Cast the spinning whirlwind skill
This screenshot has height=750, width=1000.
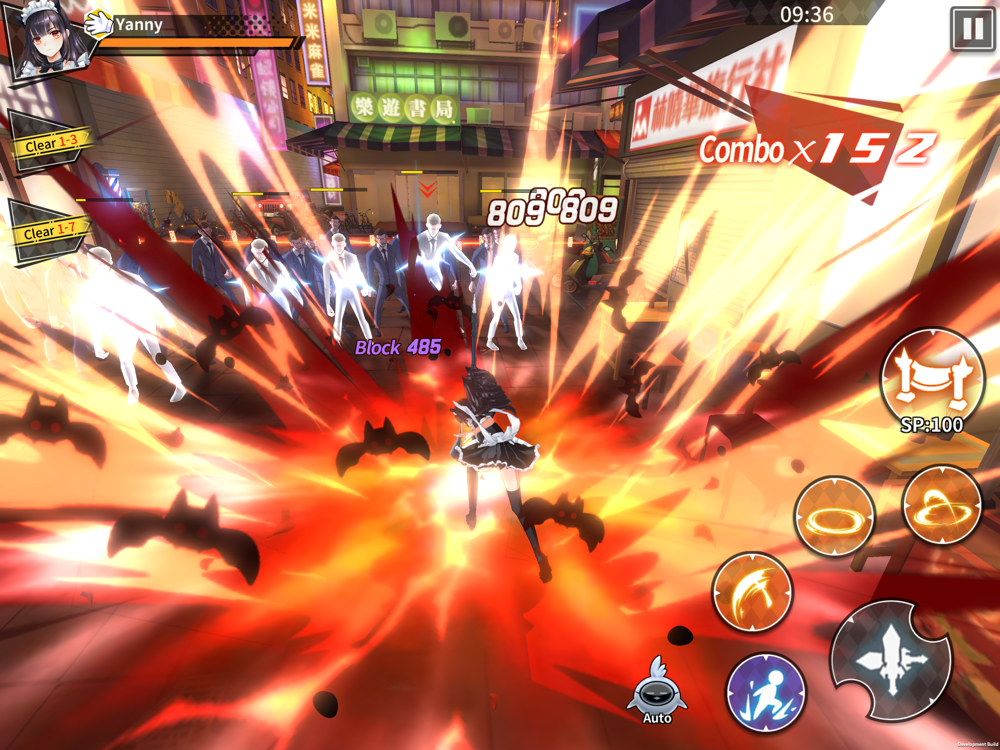click(x=941, y=505)
